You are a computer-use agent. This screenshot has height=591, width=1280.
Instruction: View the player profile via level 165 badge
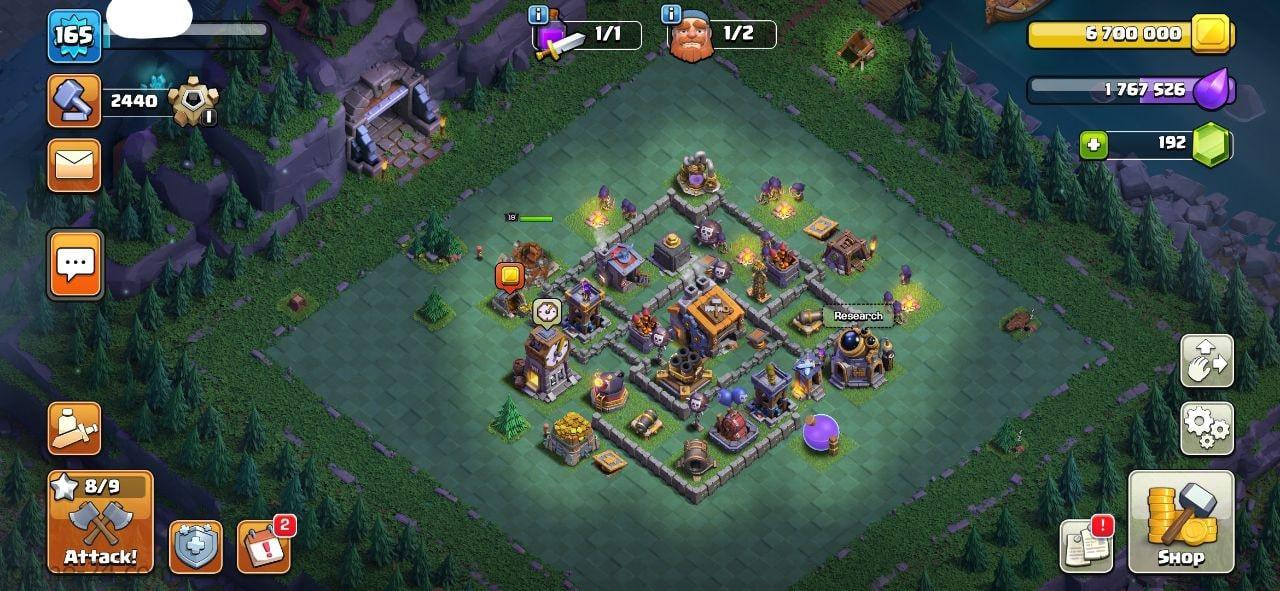point(74,36)
